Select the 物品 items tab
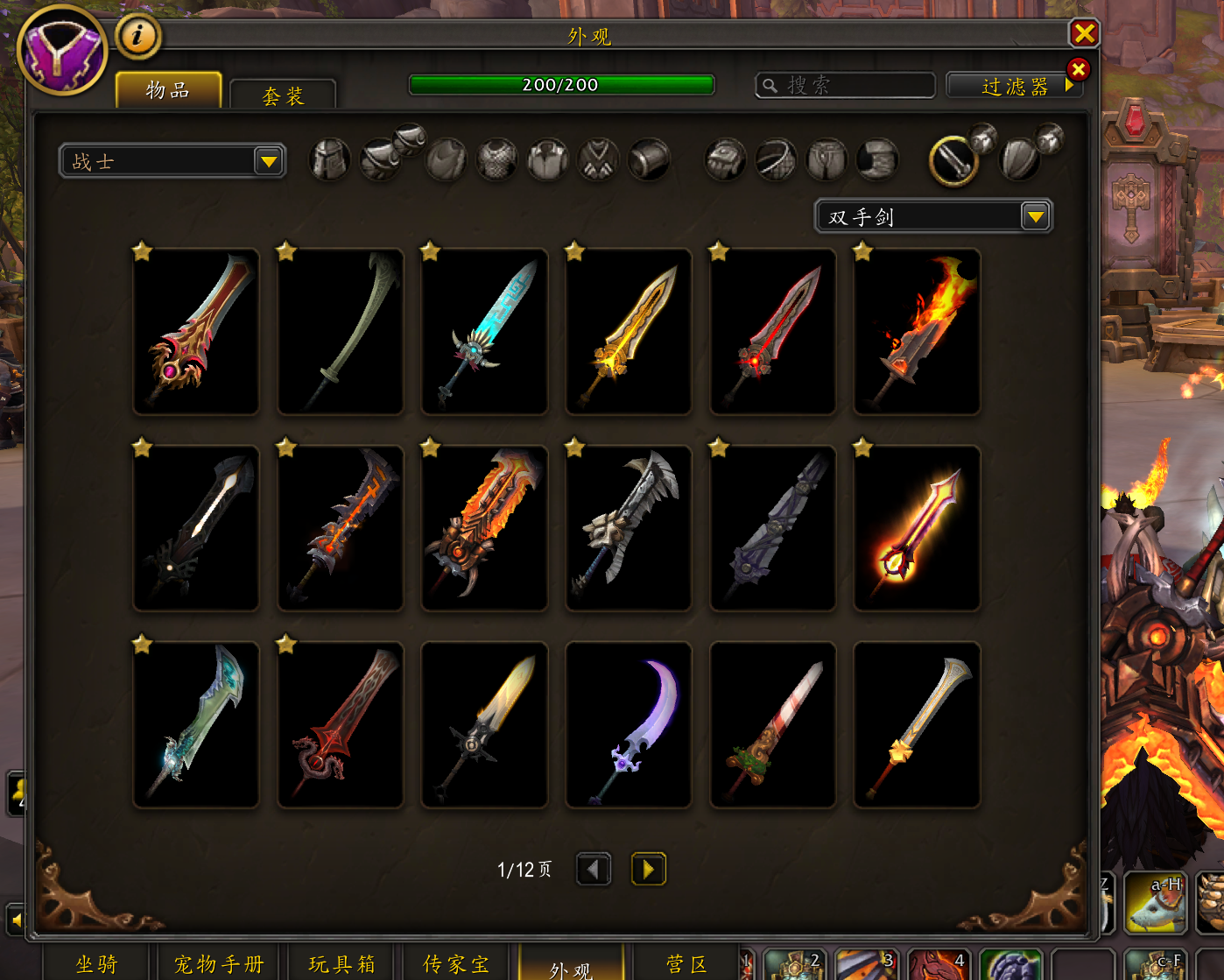This screenshot has height=980, width=1224. 168,90
